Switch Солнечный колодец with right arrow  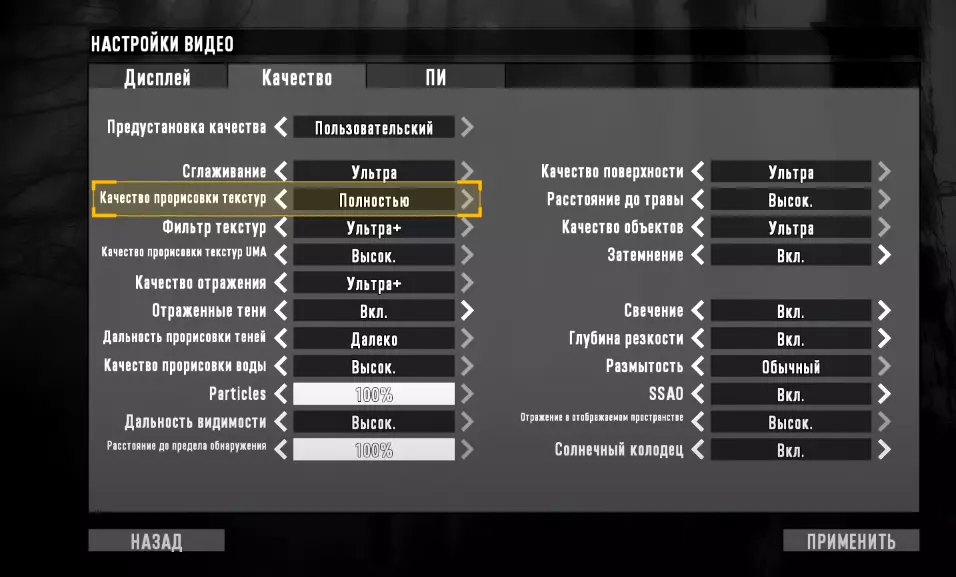pos(884,450)
